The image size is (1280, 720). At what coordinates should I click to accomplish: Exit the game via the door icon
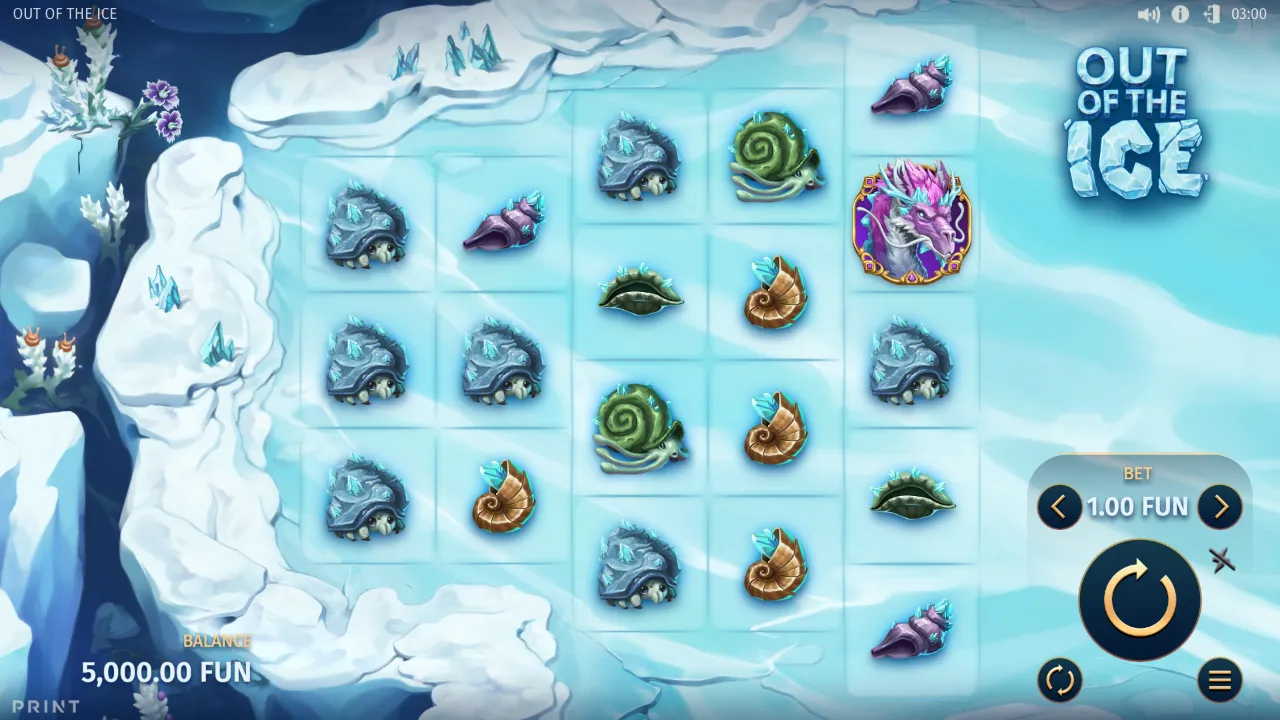click(x=1212, y=14)
